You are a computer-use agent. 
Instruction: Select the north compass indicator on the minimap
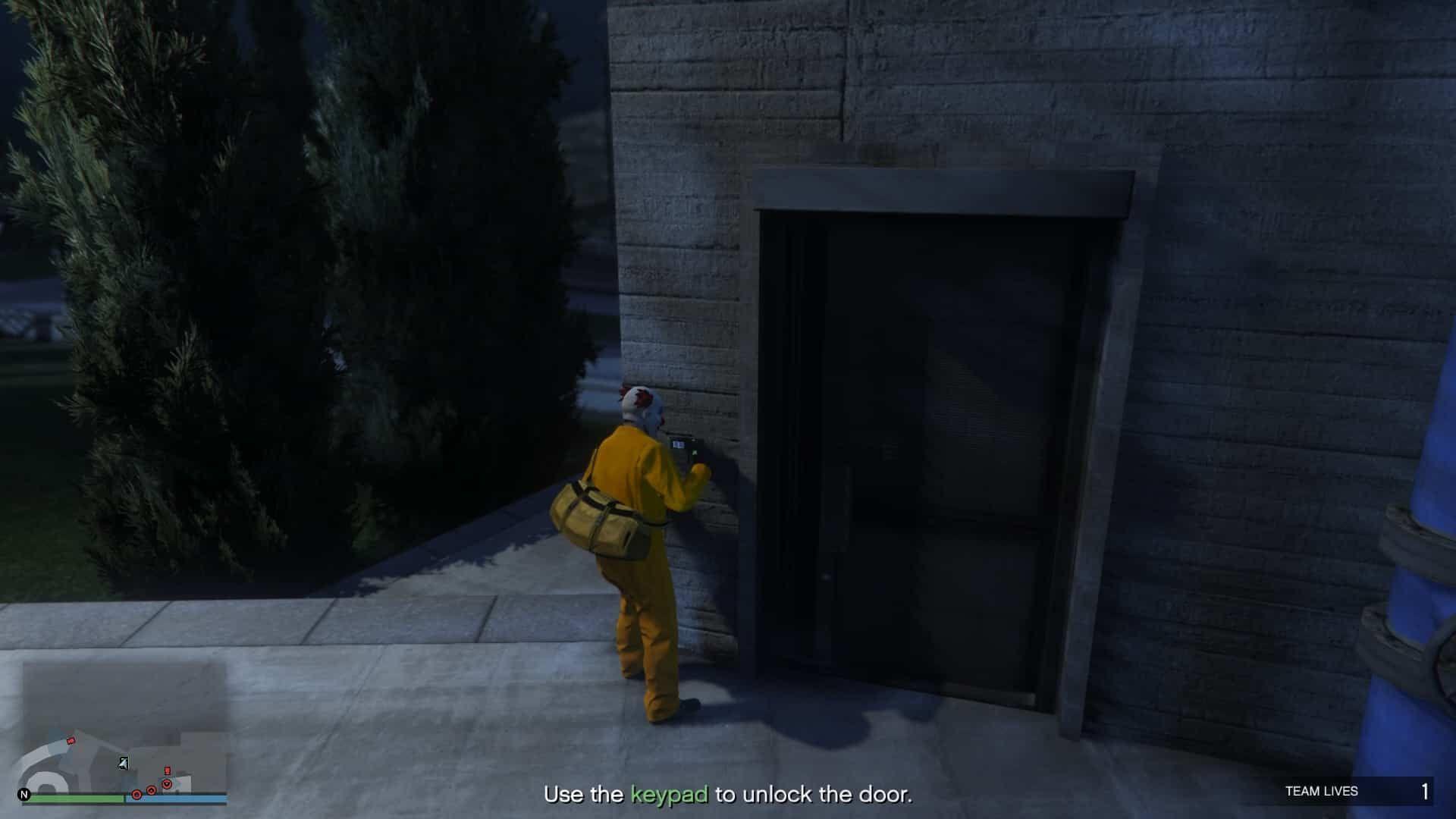24,795
